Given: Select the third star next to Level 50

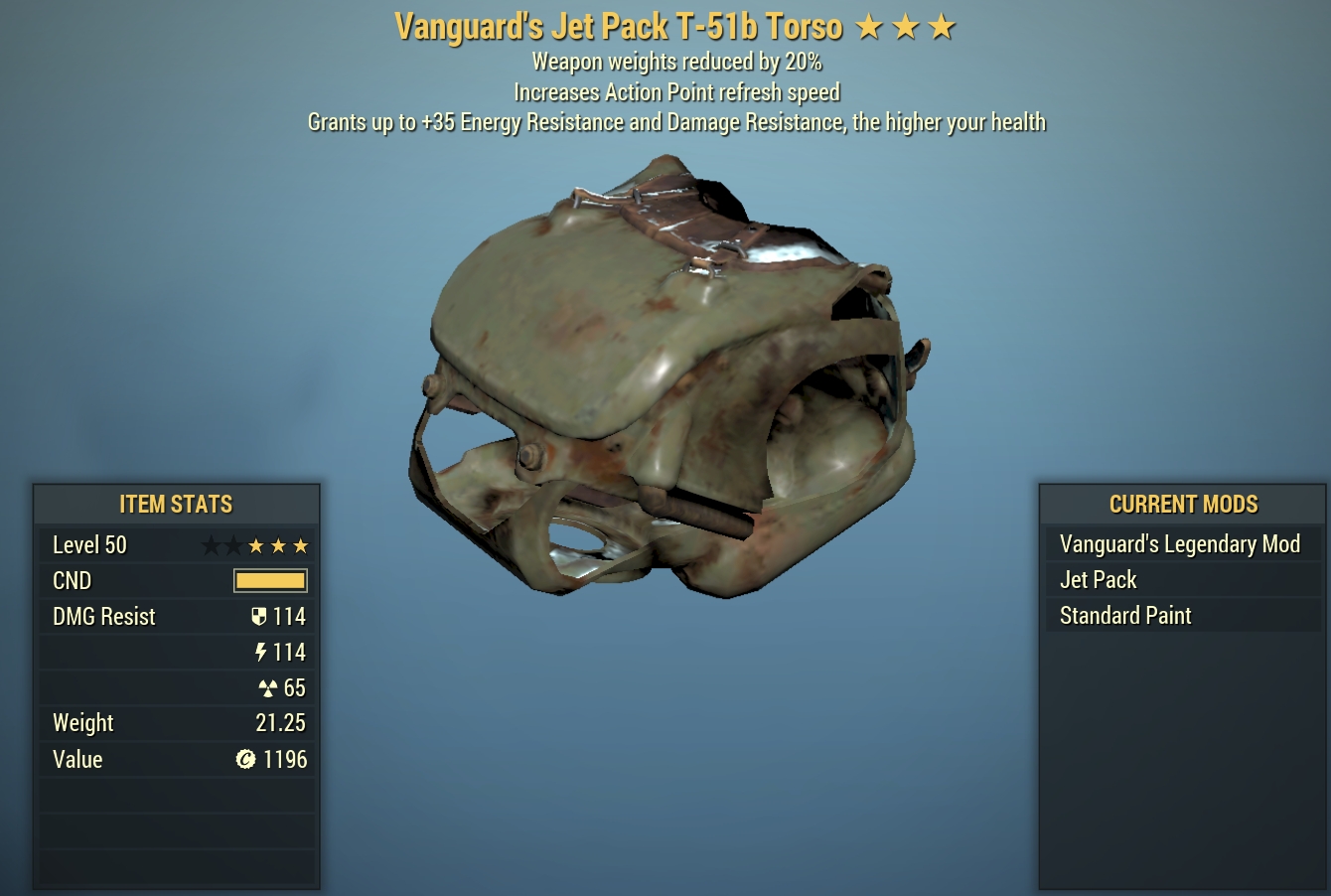Looking at the screenshot, I should [255, 545].
